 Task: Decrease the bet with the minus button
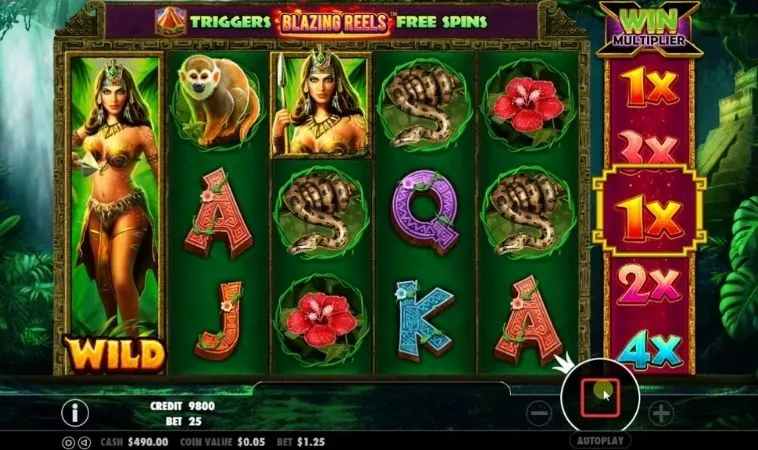(539, 411)
